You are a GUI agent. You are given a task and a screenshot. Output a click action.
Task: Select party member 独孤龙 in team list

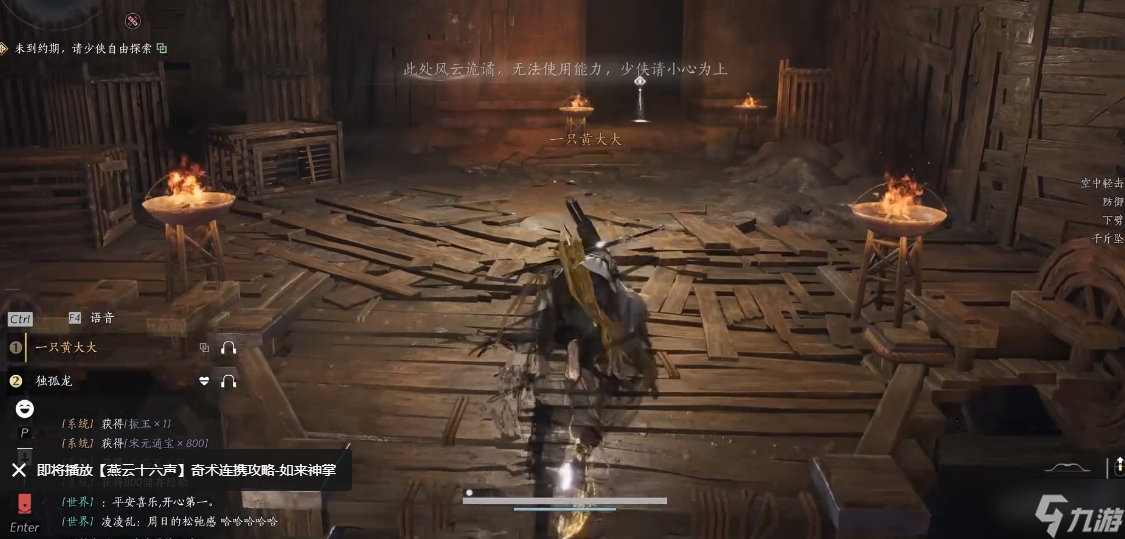pyautogui.click(x=54, y=381)
